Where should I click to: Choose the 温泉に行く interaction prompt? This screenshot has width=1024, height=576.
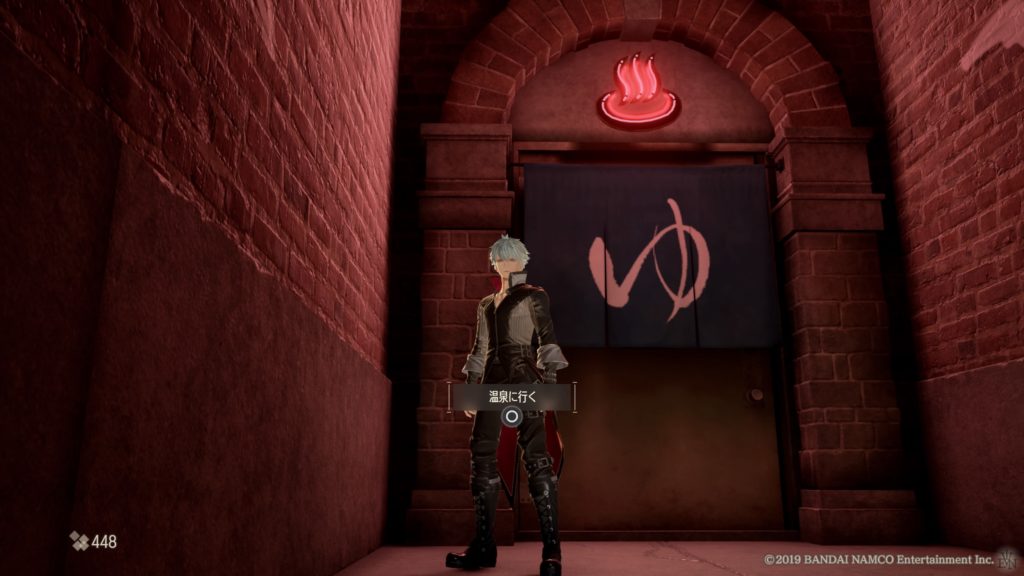pyautogui.click(x=512, y=397)
